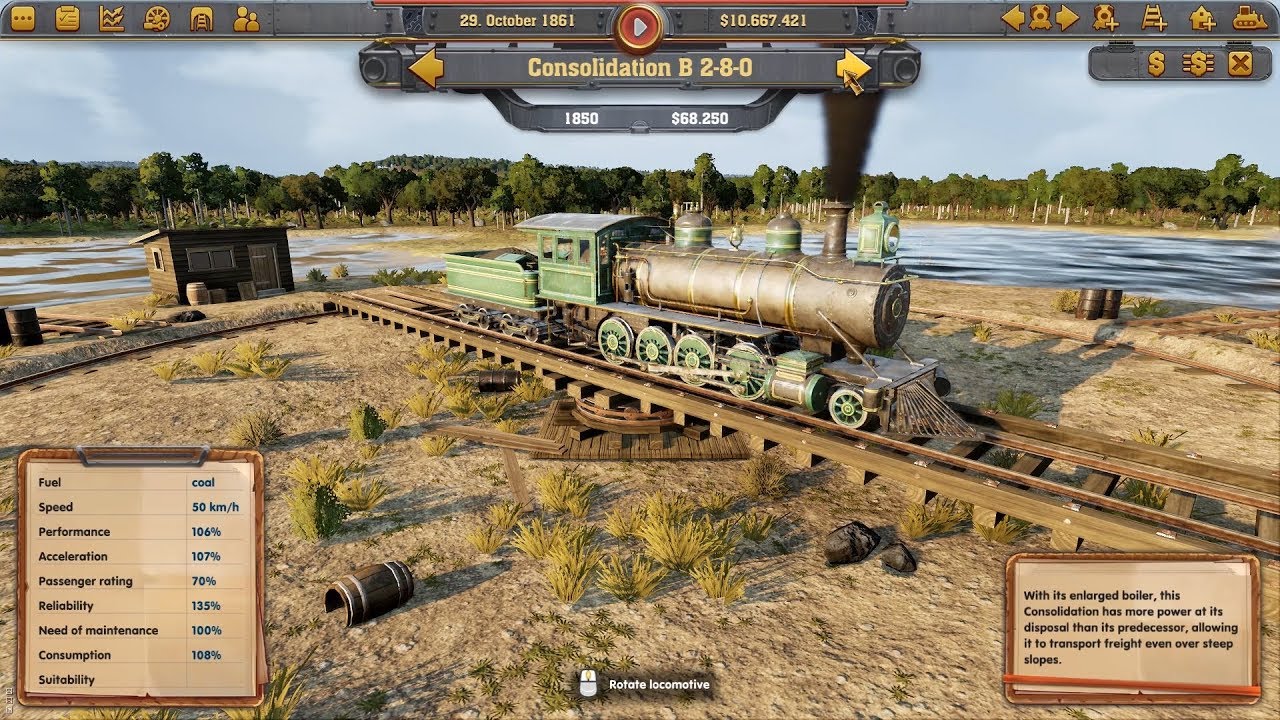Activate the bulldozer demolish tool
This screenshot has width=1280, height=720.
[x=1252, y=16]
